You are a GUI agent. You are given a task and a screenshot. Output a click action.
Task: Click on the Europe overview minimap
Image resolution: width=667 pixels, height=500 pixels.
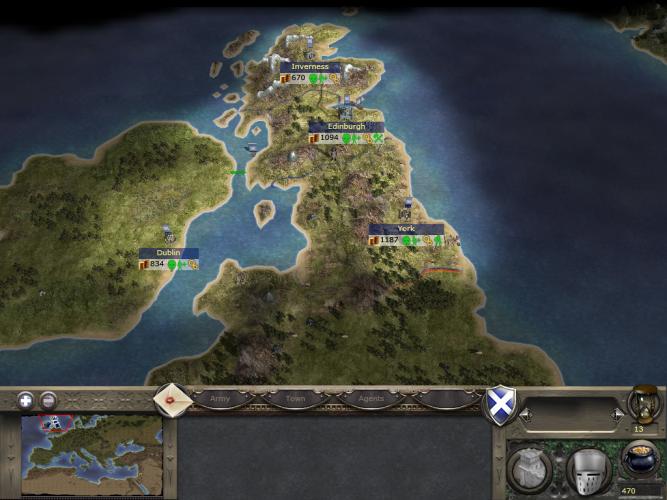91,452
